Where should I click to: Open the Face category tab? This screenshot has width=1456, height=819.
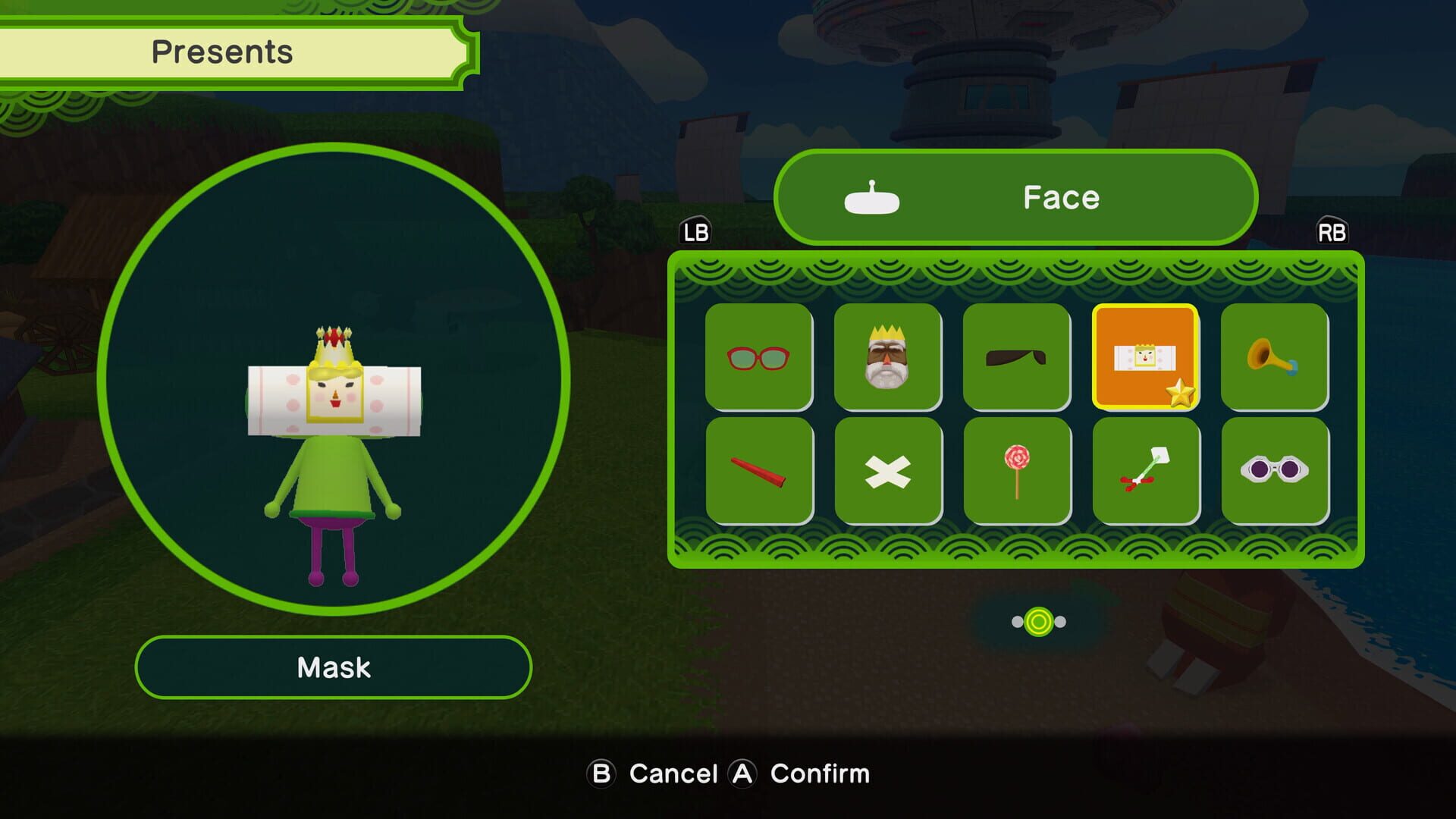tap(1060, 197)
